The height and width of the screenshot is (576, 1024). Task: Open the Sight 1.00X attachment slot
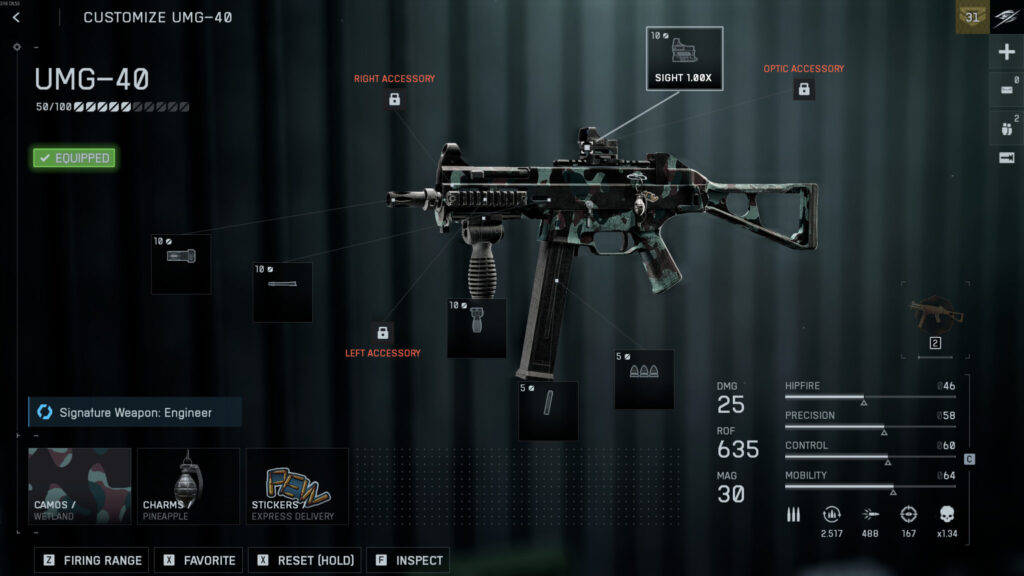click(684, 59)
